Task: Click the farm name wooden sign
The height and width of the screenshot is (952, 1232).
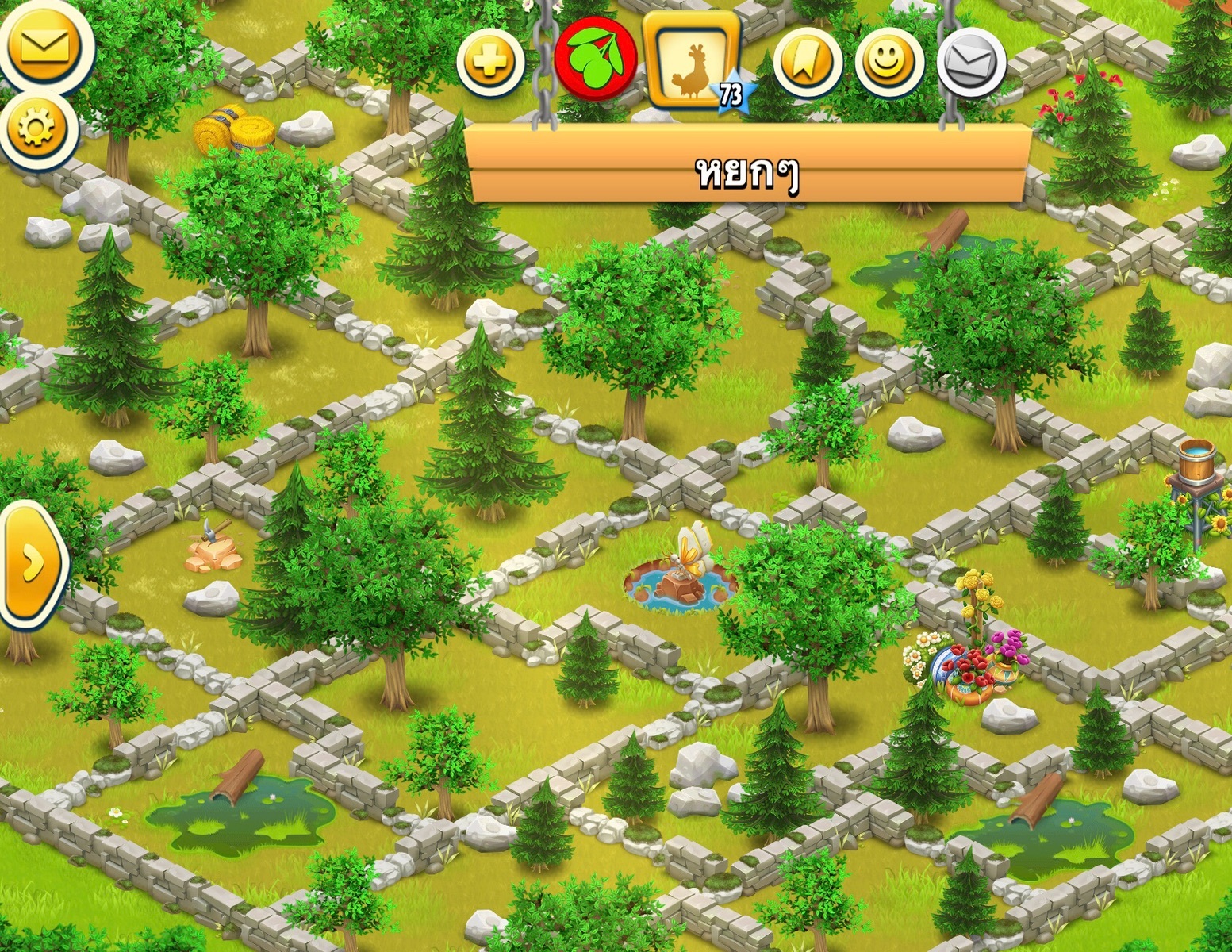Action: click(x=747, y=171)
